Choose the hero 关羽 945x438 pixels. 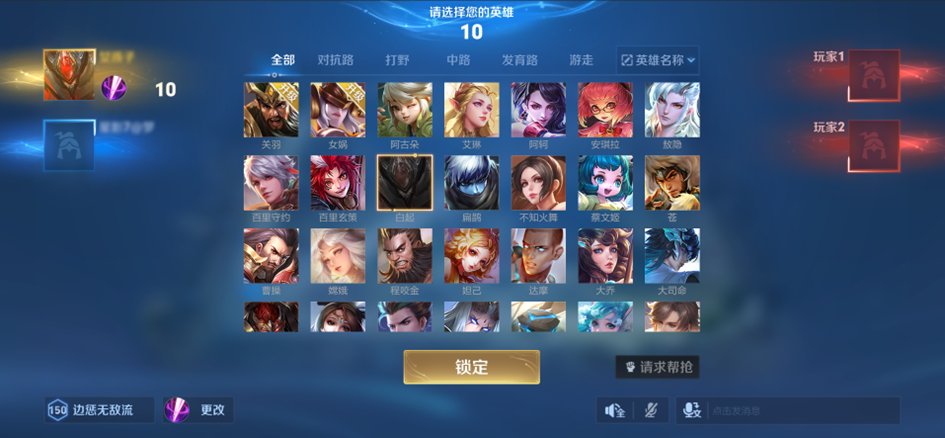(270, 110)
